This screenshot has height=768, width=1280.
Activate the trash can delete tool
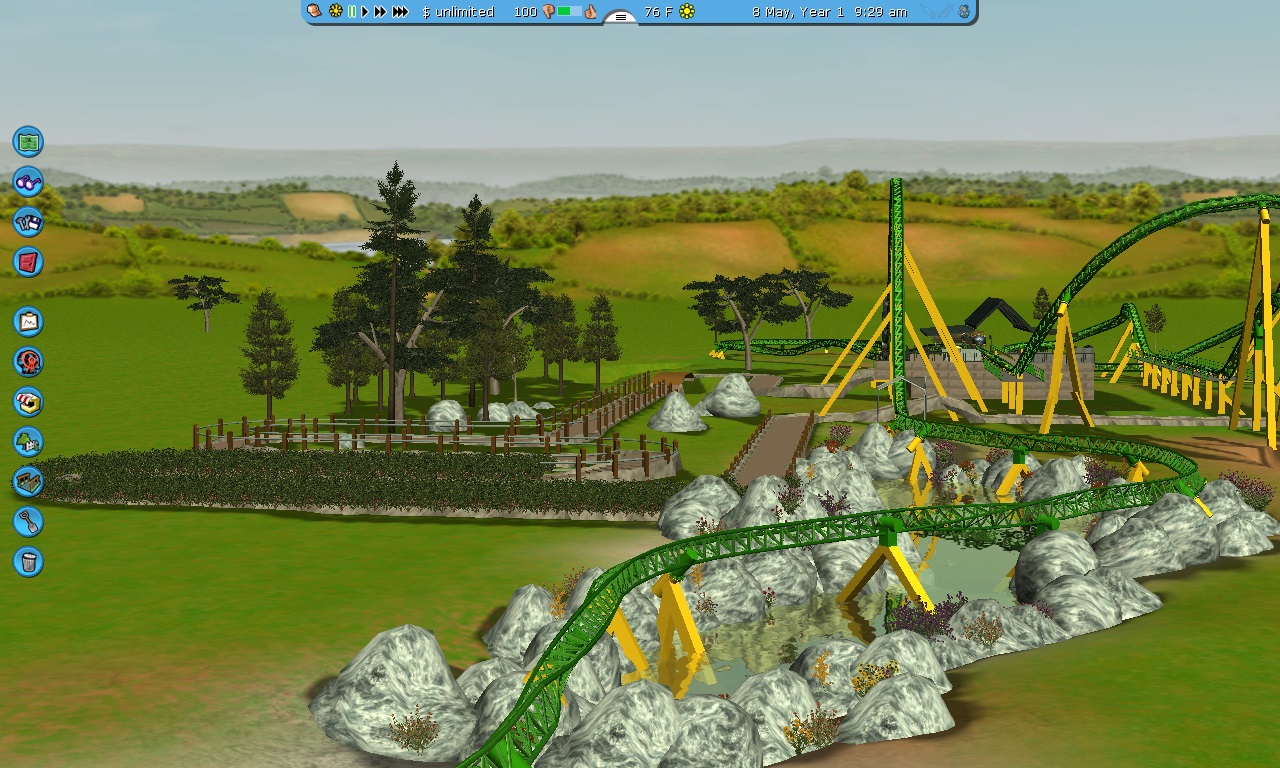pos(28,561)
